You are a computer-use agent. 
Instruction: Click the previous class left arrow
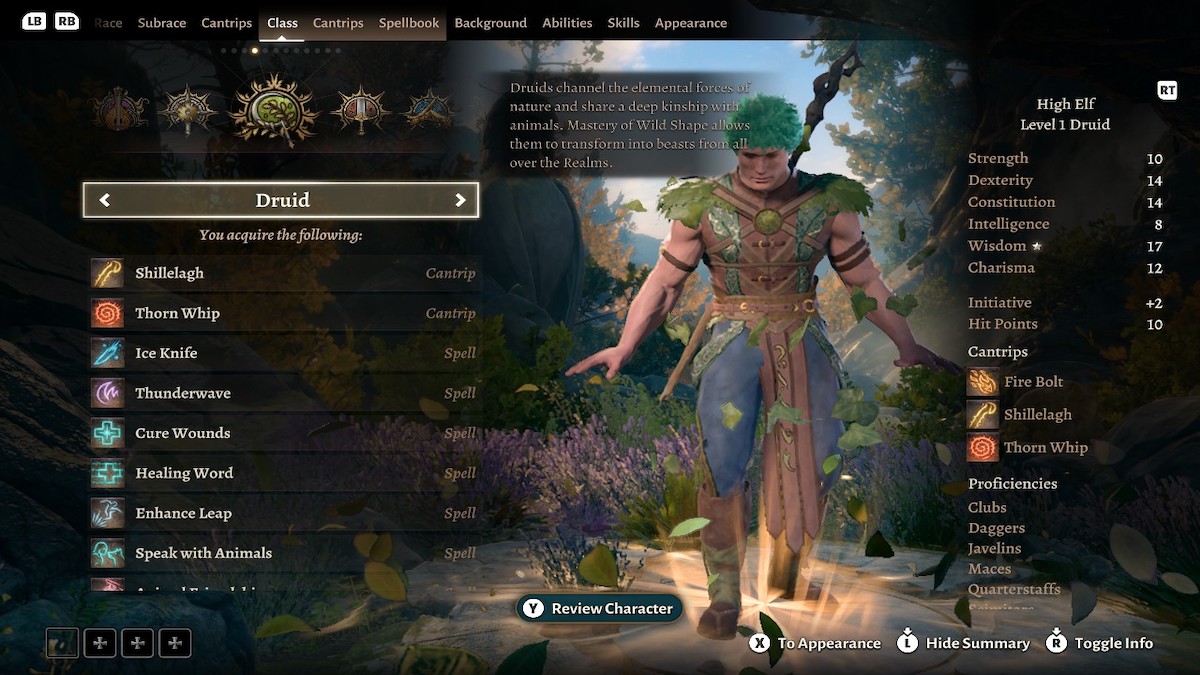(104, 200)
